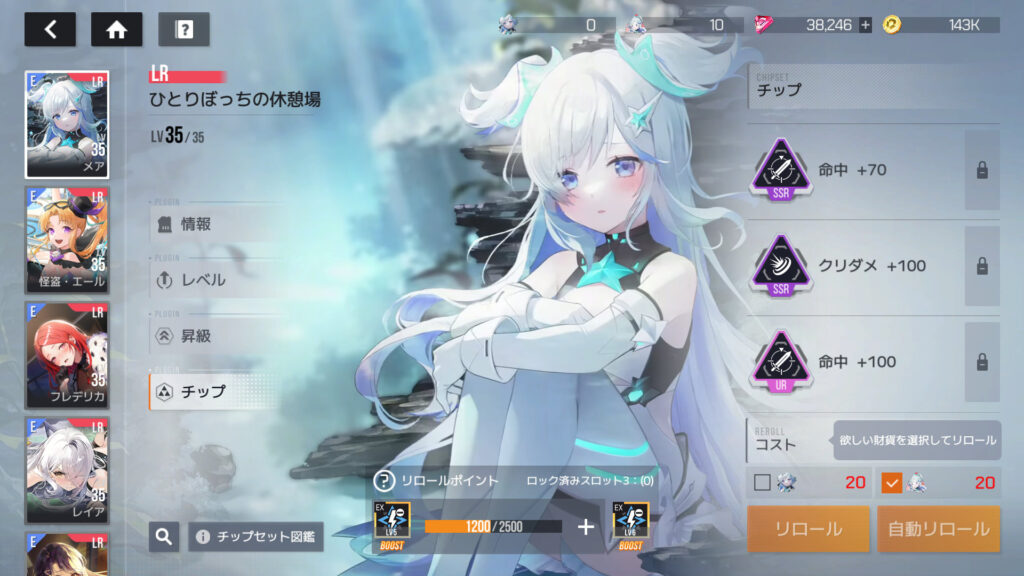Switch to the 昇級 promotion tab
The image size is (1024, 576).
[x=215, y=336]
